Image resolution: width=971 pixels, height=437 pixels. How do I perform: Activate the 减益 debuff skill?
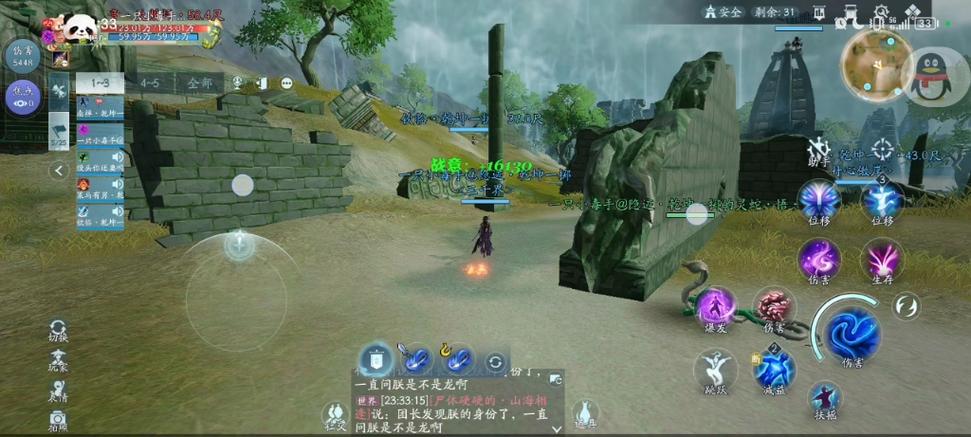click(x=775, y=368)
